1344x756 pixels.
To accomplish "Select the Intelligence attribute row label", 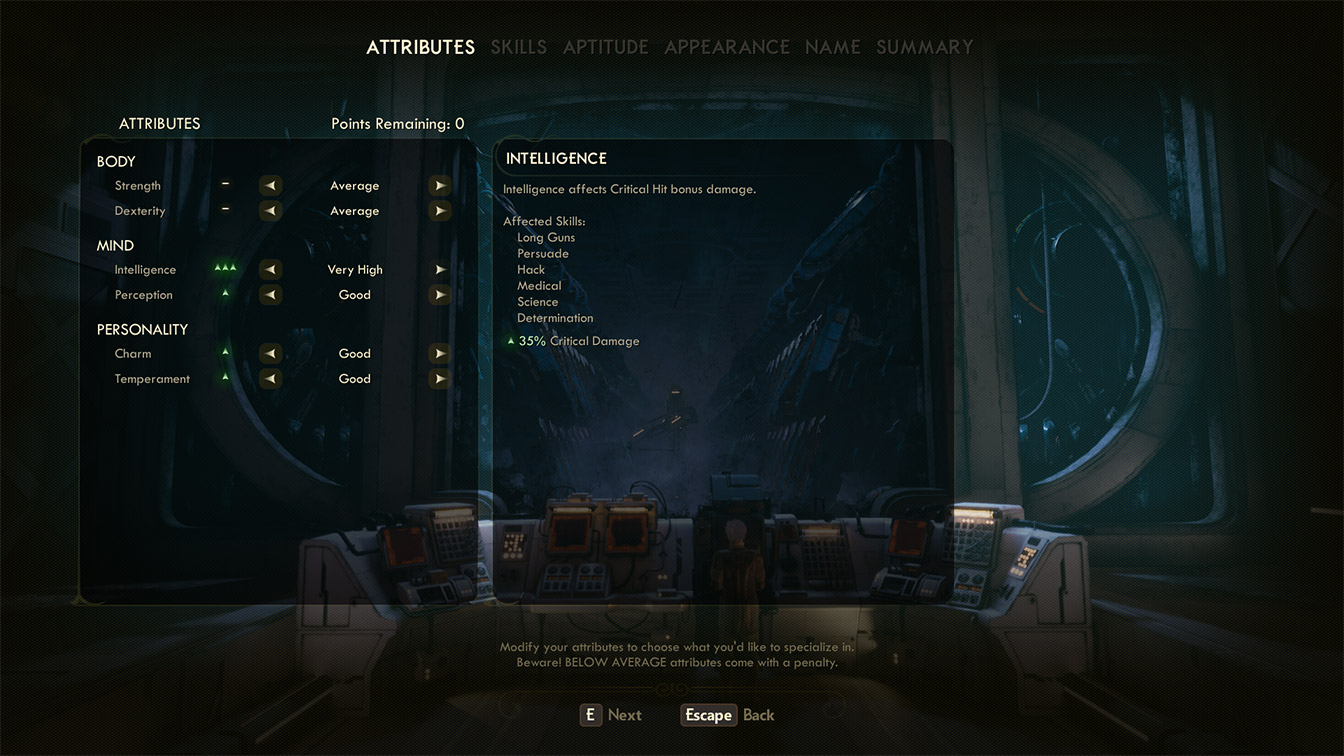I will pos(145,270).
